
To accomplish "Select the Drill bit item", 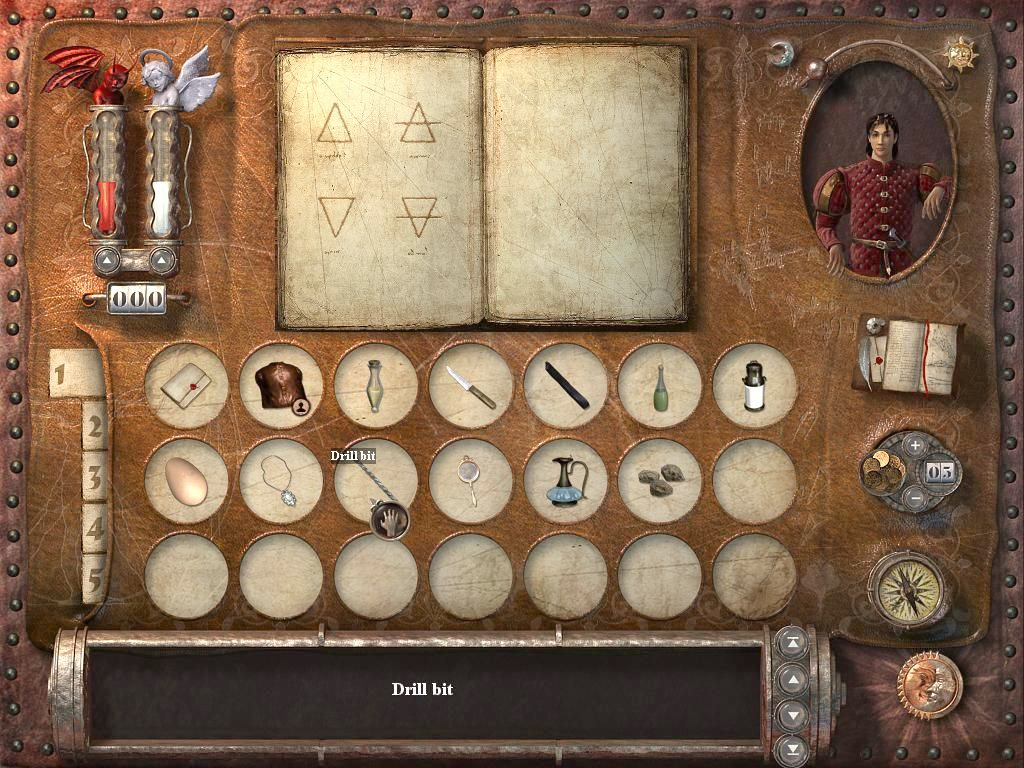I will click(x=375, y=481).
